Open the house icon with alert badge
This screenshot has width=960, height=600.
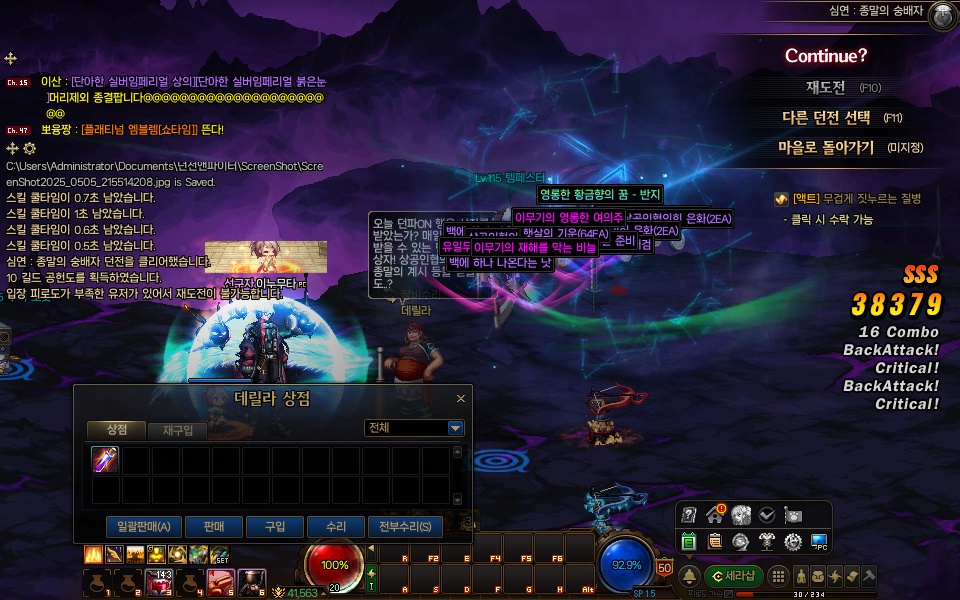pos(715,515)
